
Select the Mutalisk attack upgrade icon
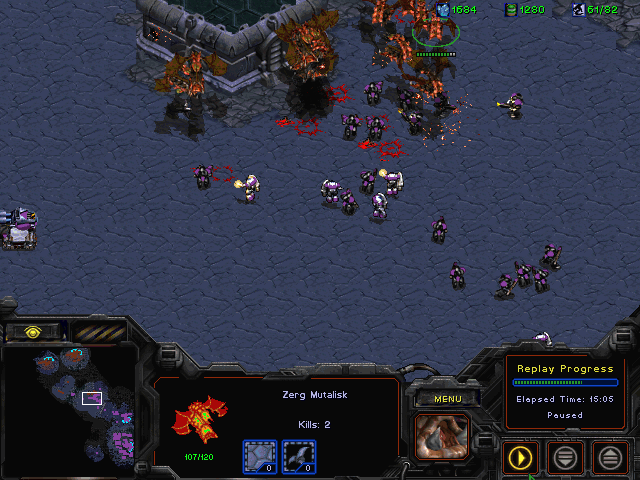point(299,457)
